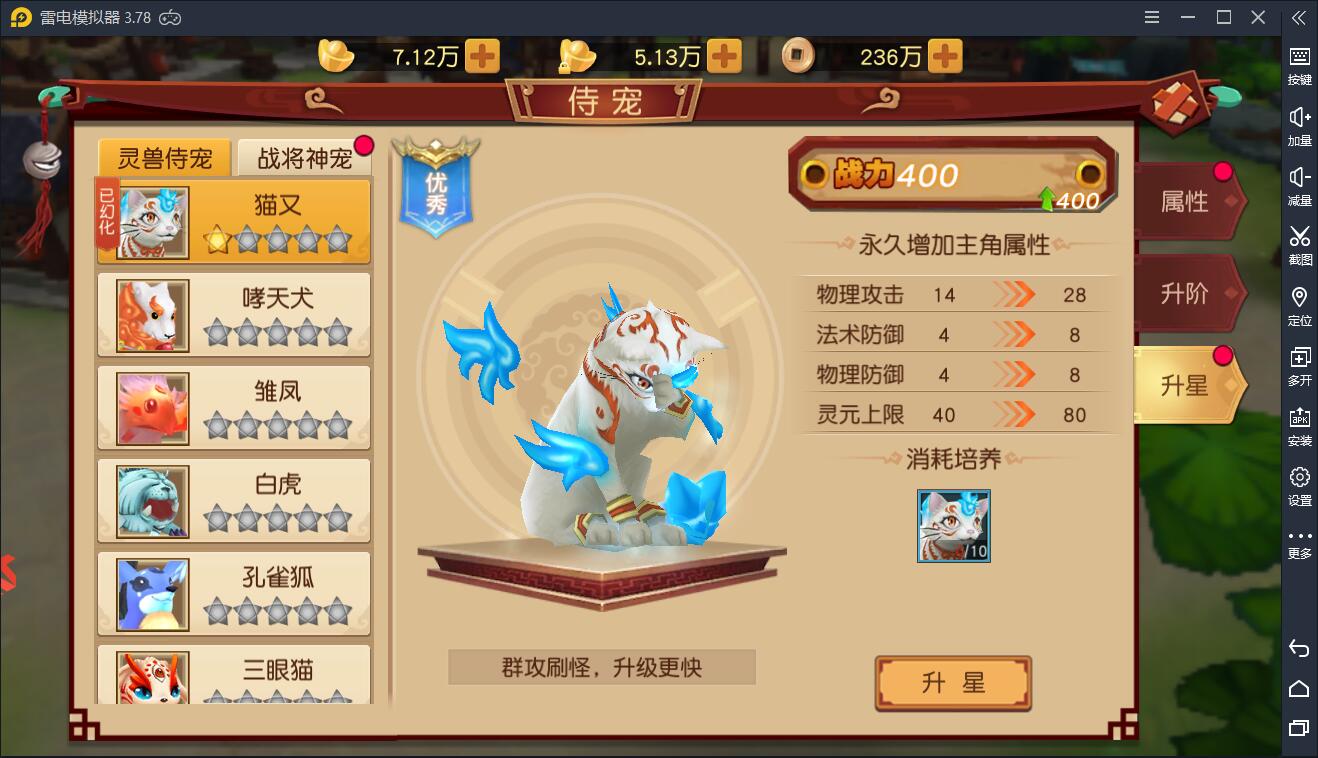1318x758 pixels.
Task: Add bound ingots with the plus button
Action: tap(724, 57)
